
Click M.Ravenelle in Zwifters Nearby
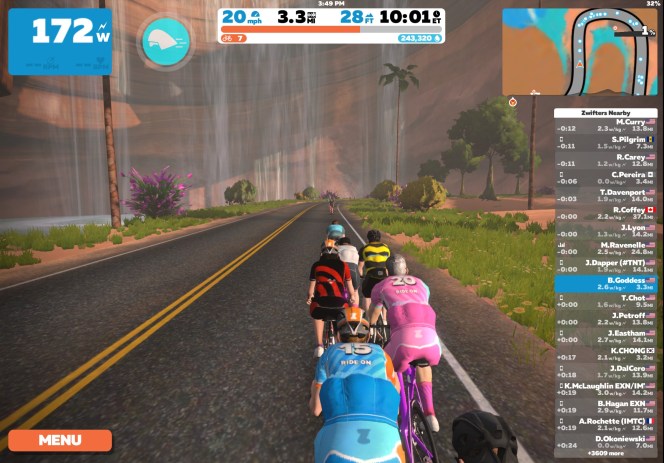pos(605,248)
